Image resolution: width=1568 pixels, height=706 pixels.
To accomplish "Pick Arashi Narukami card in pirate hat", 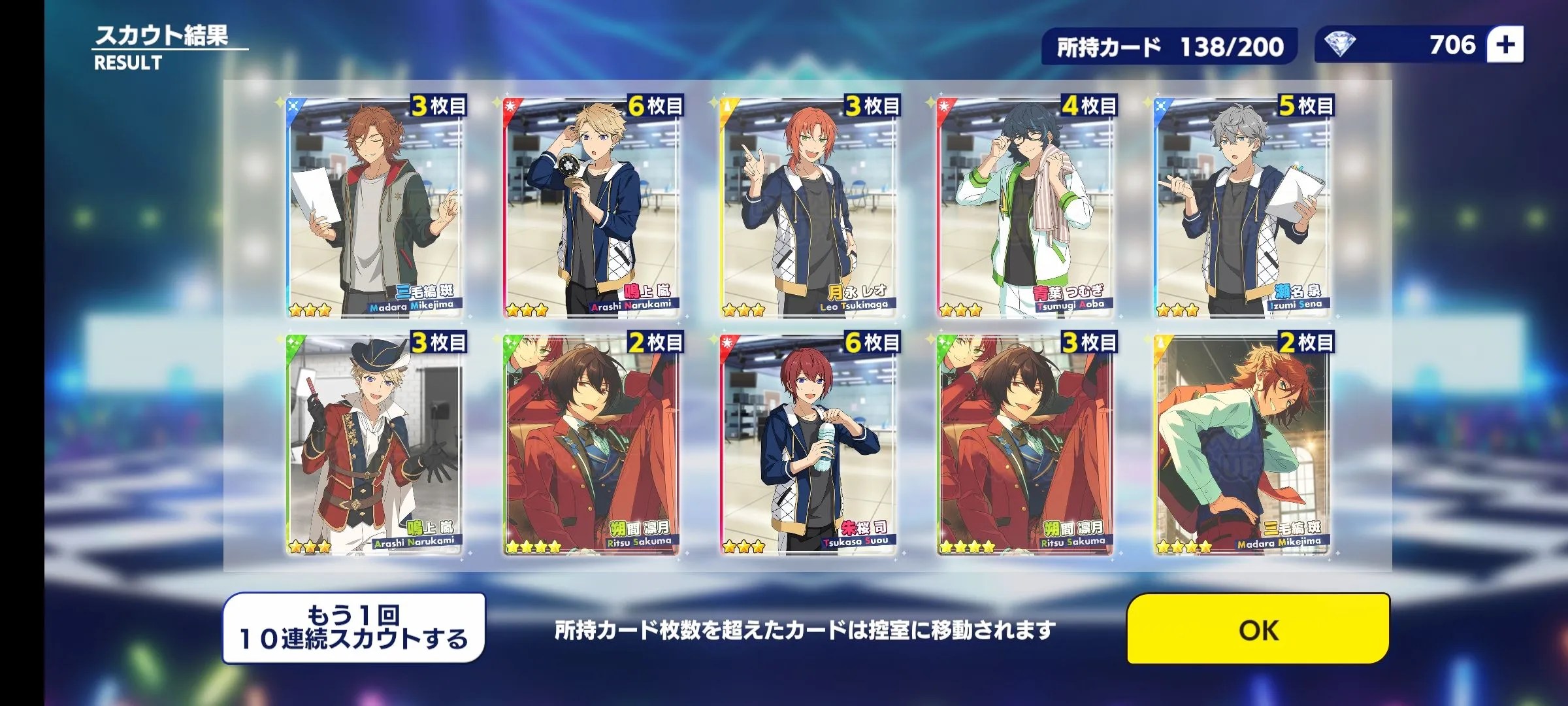I will pyautogui.click(x=375, y=445).
